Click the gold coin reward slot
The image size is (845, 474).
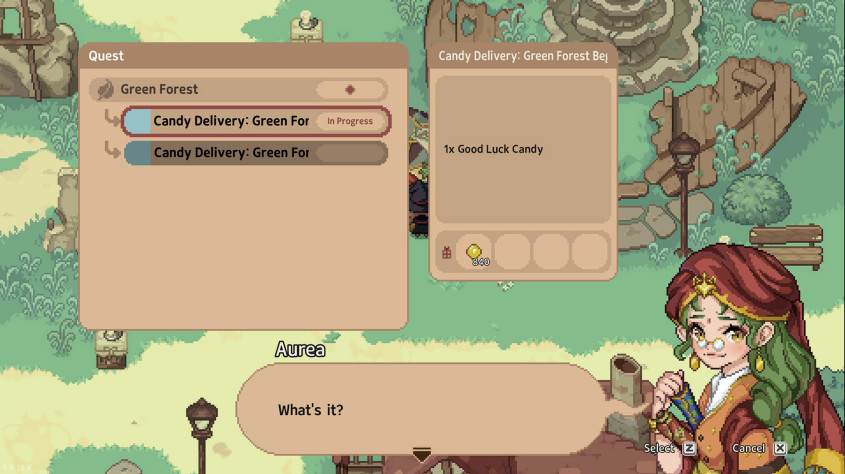coord(475,253)
